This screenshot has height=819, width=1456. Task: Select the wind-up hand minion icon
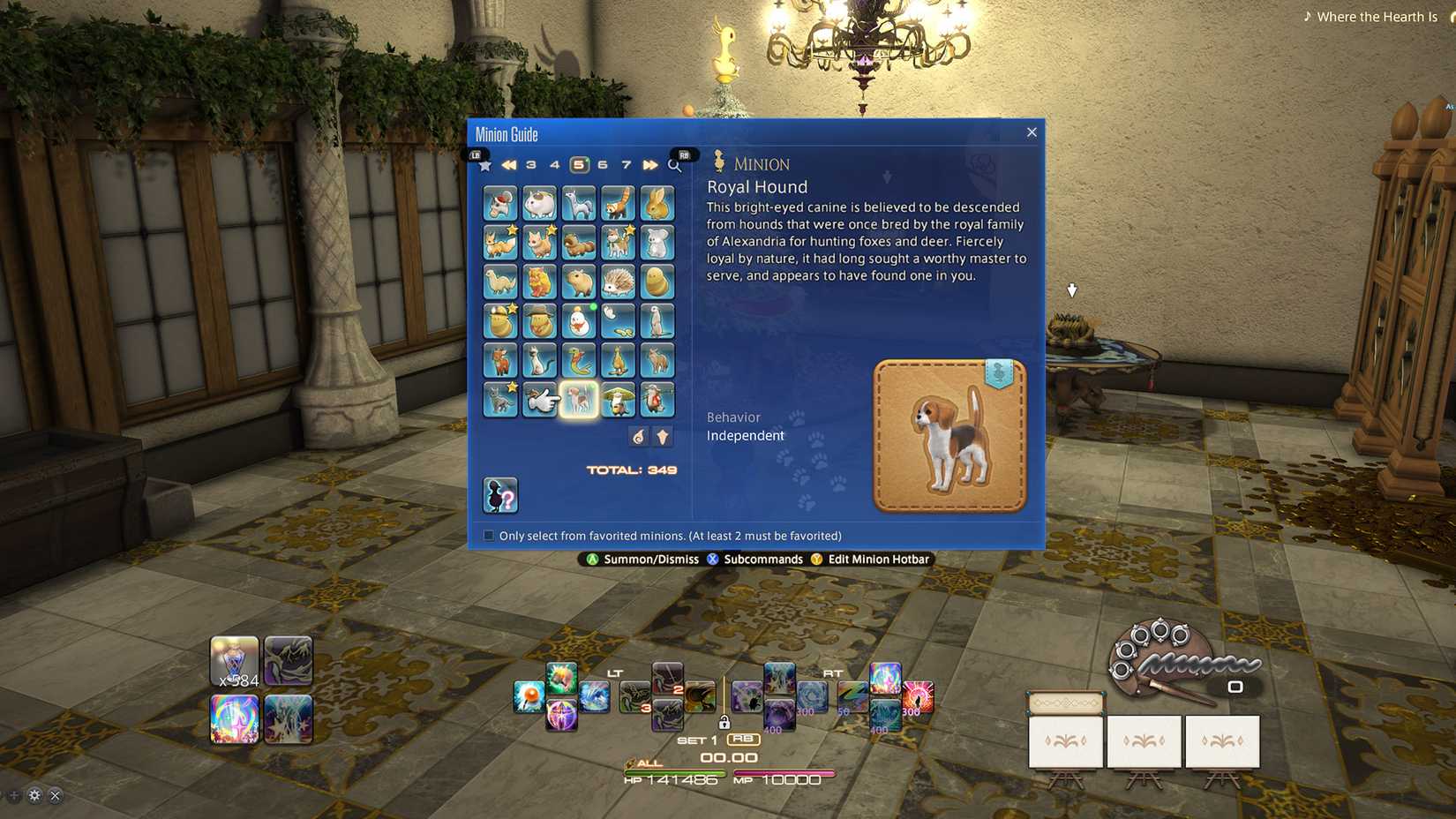coord(540,399)
